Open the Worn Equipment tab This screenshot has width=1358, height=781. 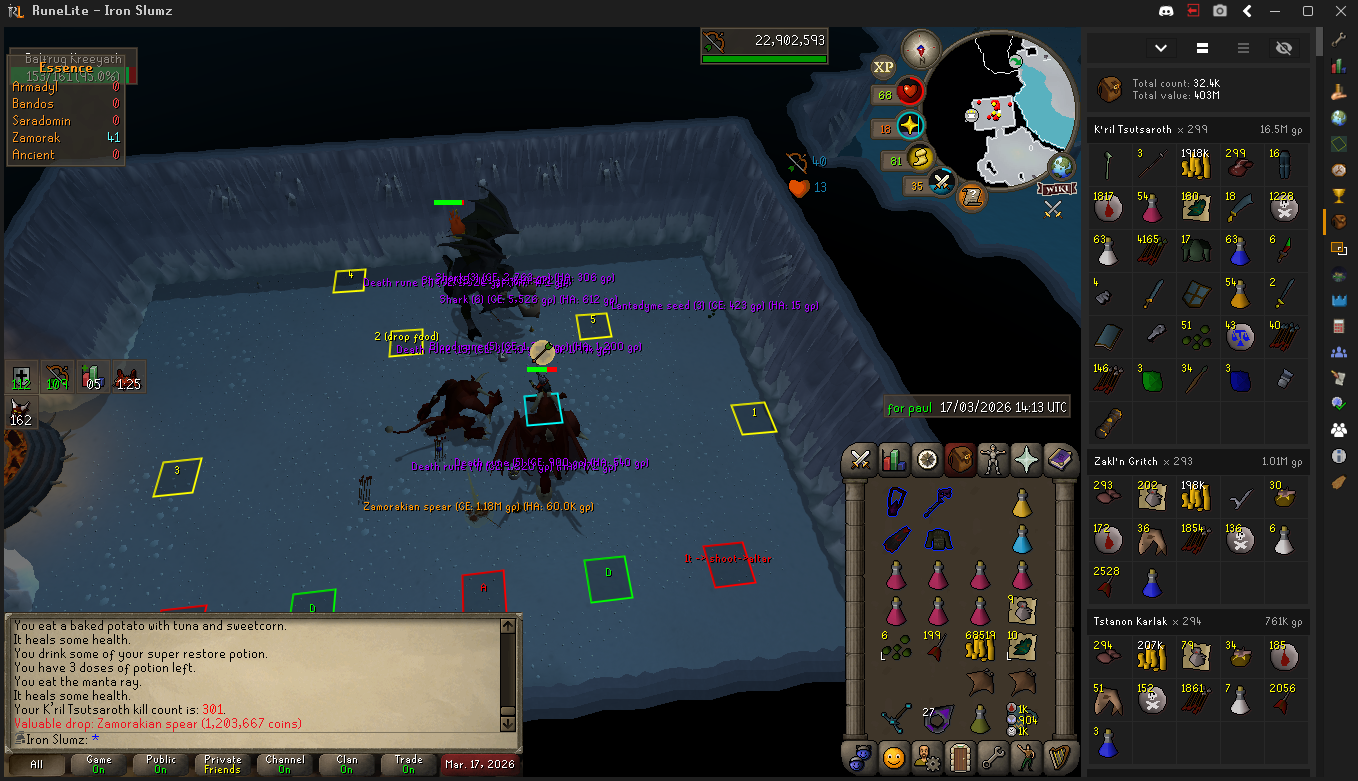[993, 460]
